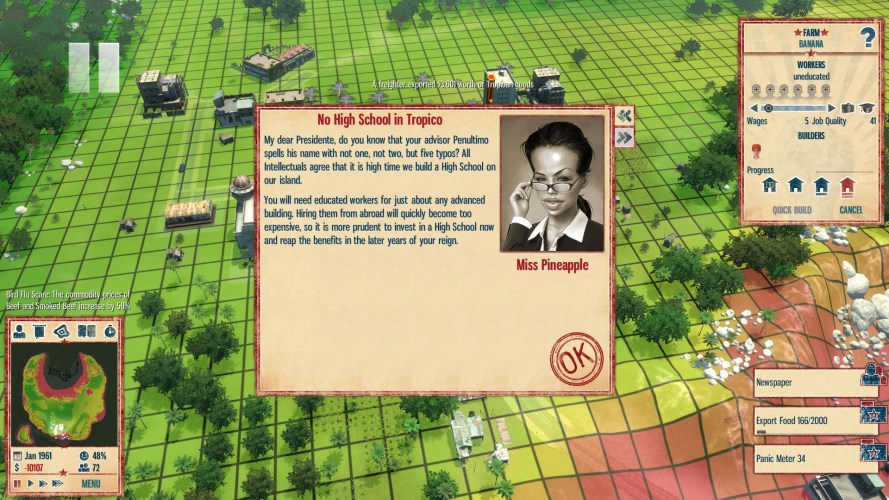This screenshot has width=889, height=500.
Task: Cancel the banana farm construction
Action: pos(851,210)
